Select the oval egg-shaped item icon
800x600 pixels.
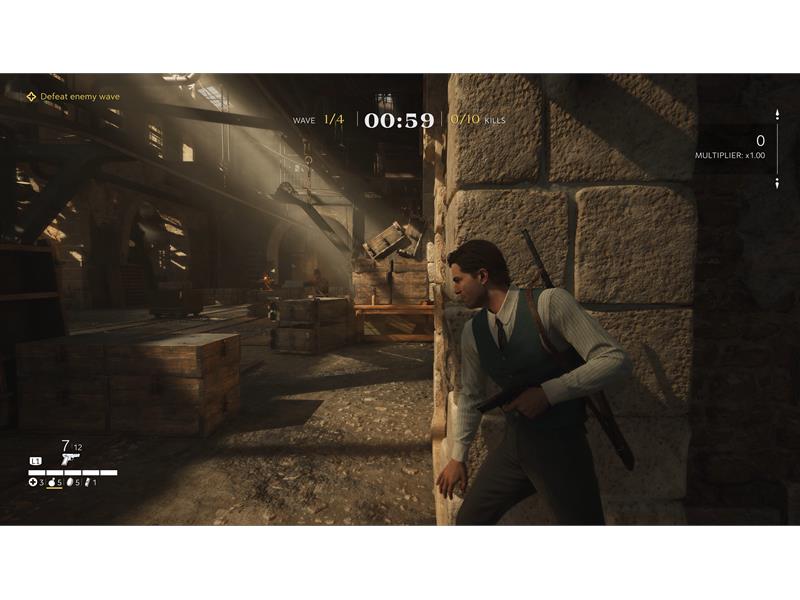[x=71, y=483]
